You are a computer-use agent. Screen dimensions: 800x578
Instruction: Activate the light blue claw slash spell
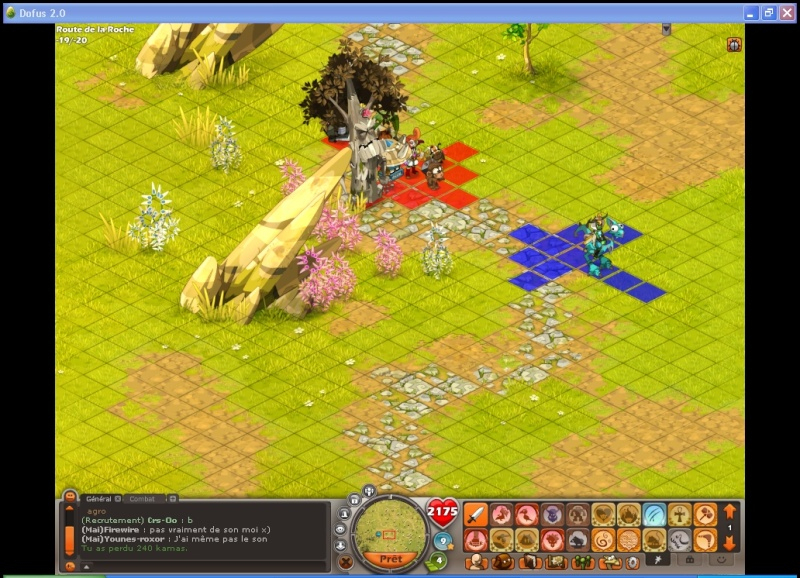[x=655, y=515]
